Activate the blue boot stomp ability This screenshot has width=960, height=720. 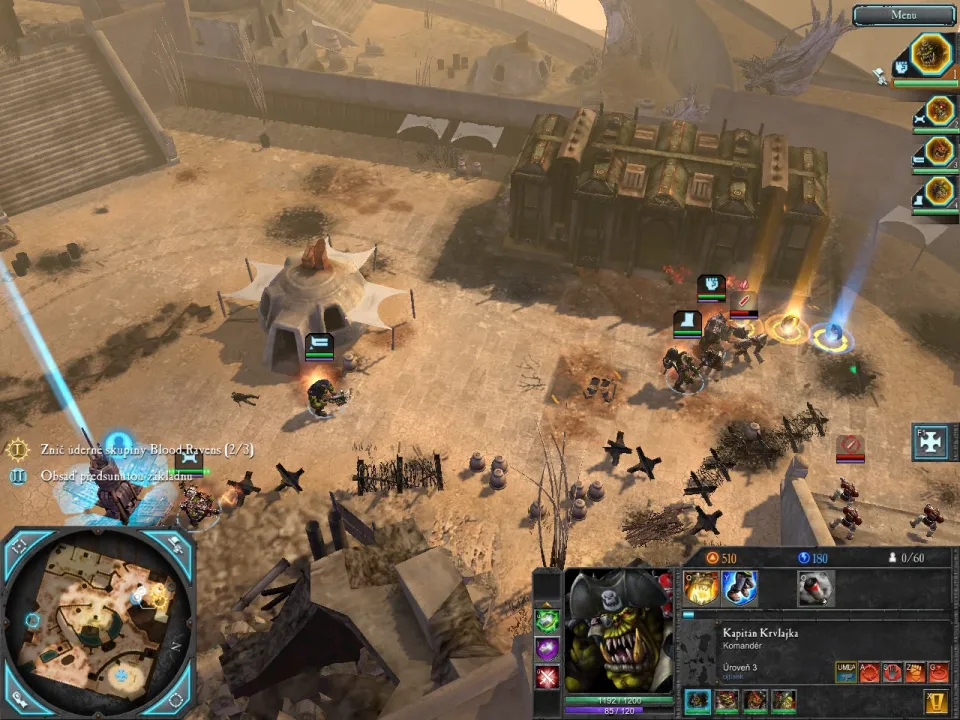pos(739,588)
